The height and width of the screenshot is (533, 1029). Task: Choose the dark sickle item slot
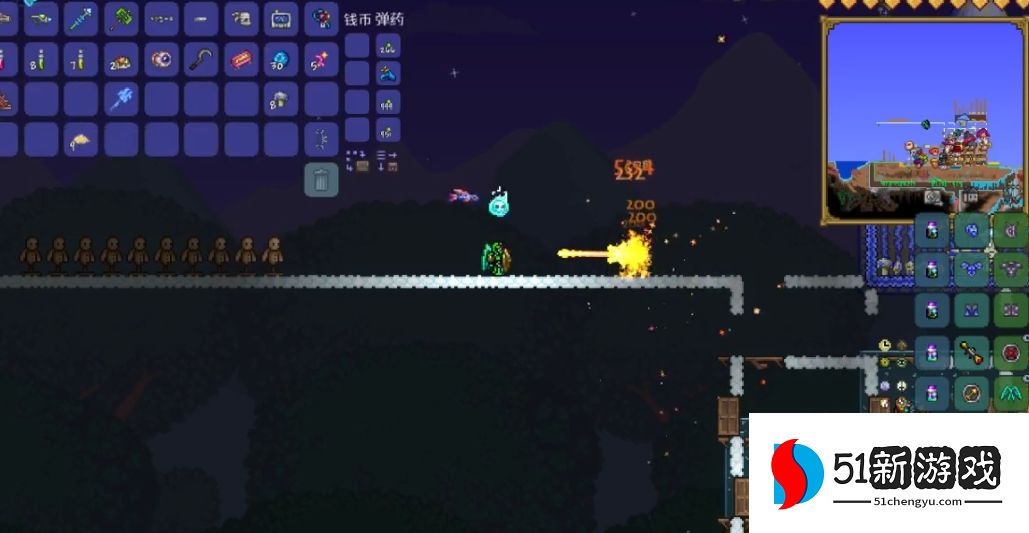(x=201, y=60)
